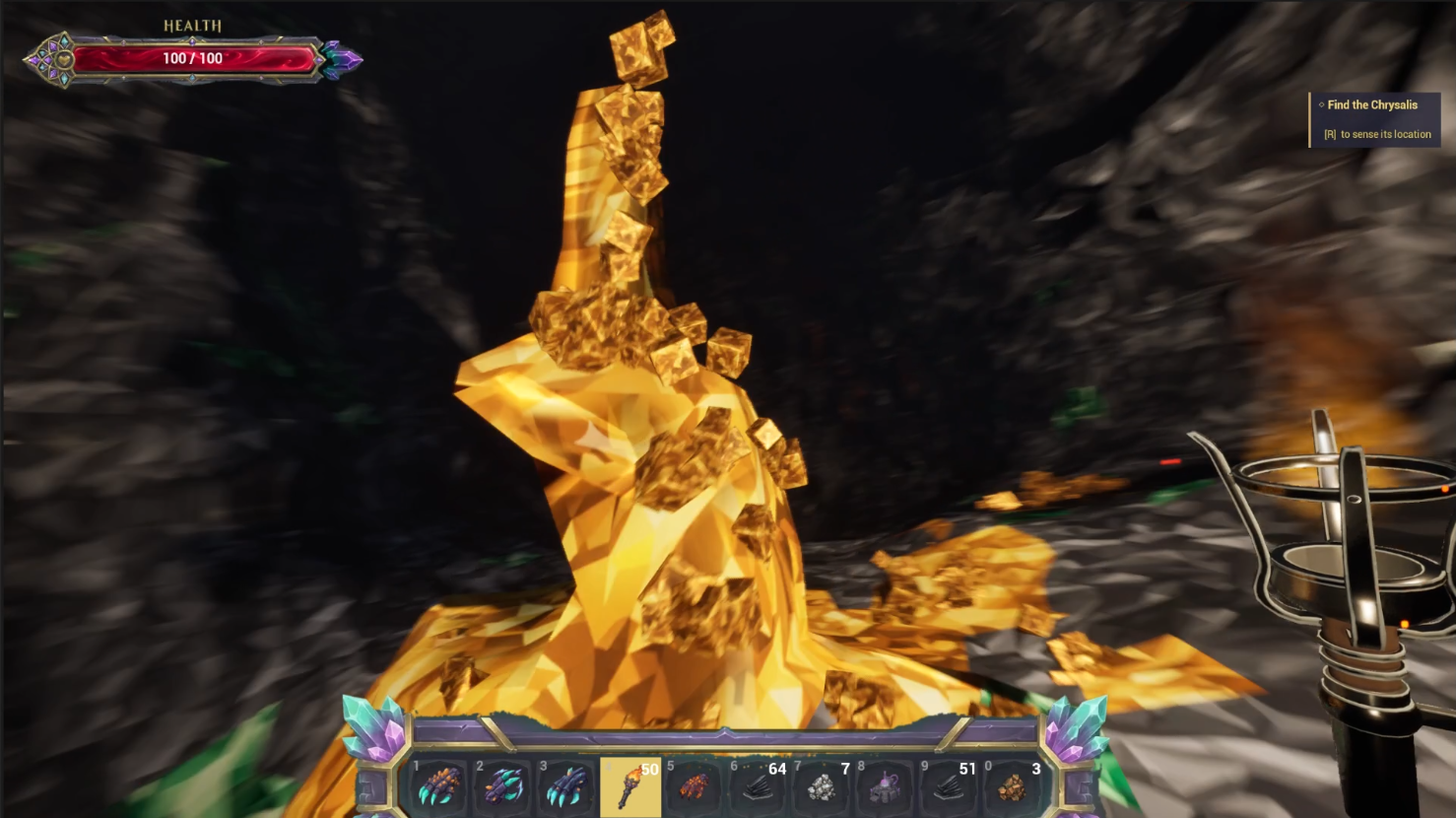Select the black shards stack of 64
The image size is (1456, 818).
pyautogui.click(x=759, y=785)
